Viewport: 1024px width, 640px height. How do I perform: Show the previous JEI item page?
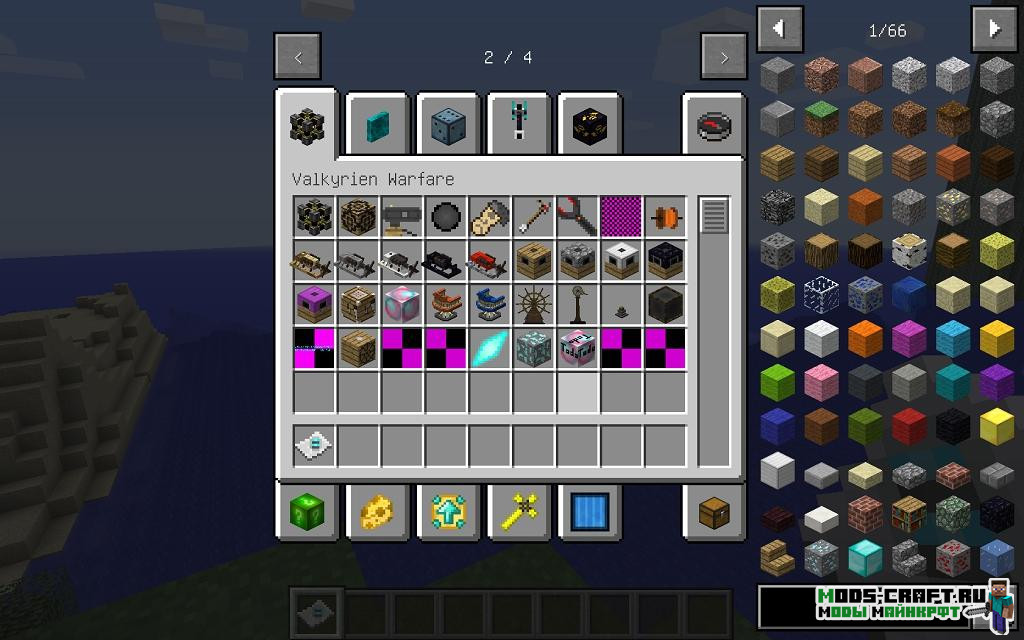click(779, 29)
